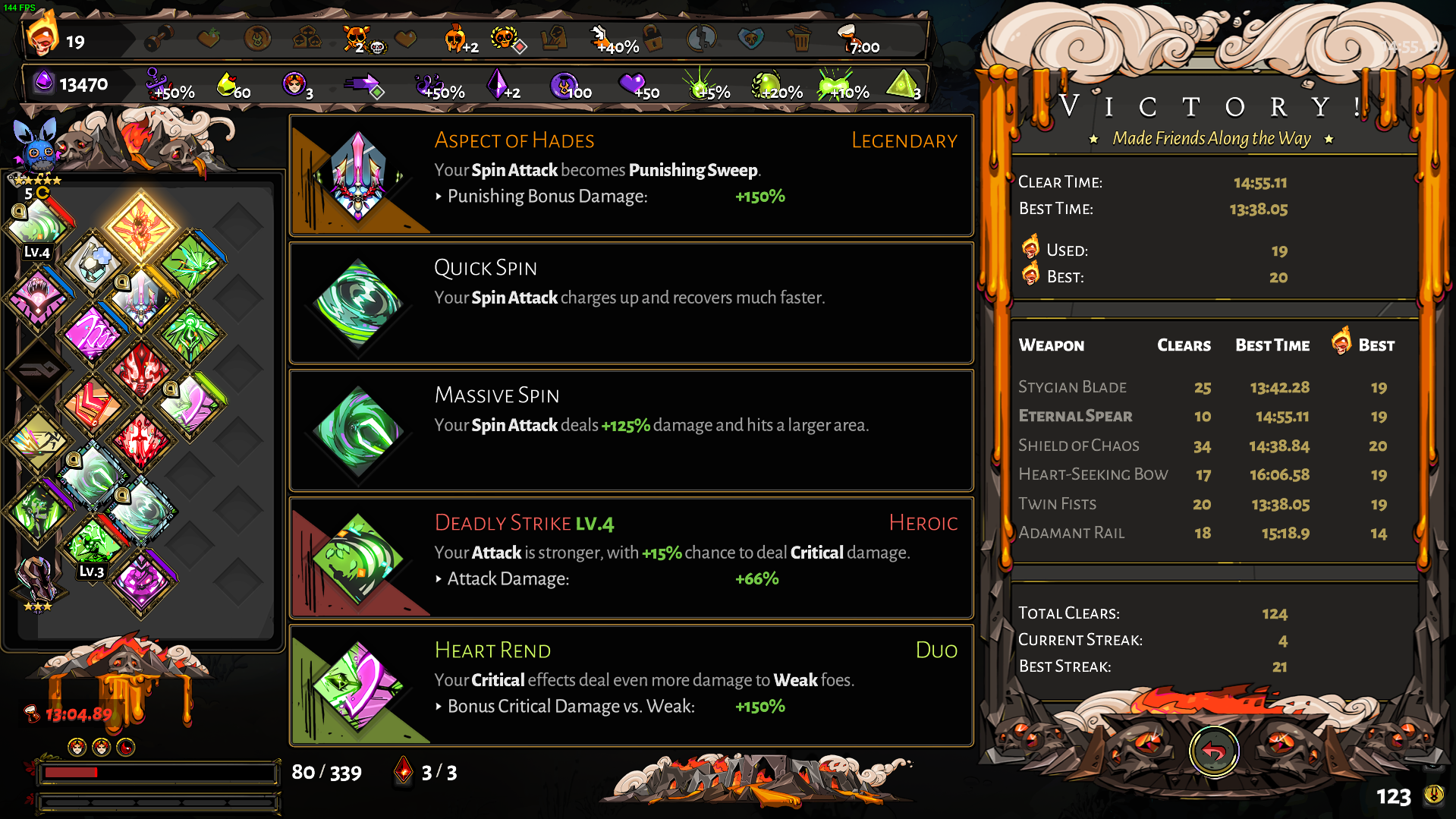1456x819 pixels.
Task: Select the Eternal Spear row in the weapon table
Action: 1075,416
